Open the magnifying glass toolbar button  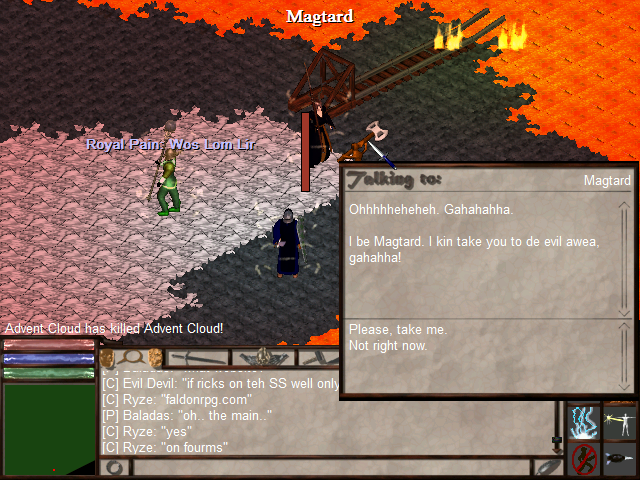pos(131,357)
